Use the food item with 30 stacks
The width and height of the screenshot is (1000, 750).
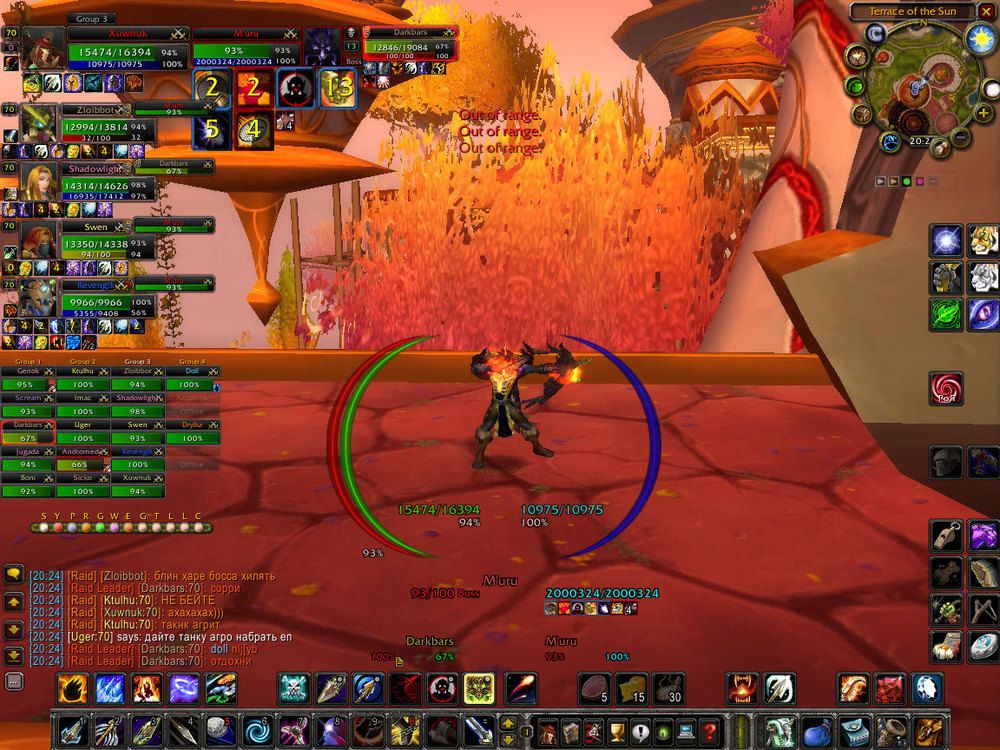[x=669, y=688]
